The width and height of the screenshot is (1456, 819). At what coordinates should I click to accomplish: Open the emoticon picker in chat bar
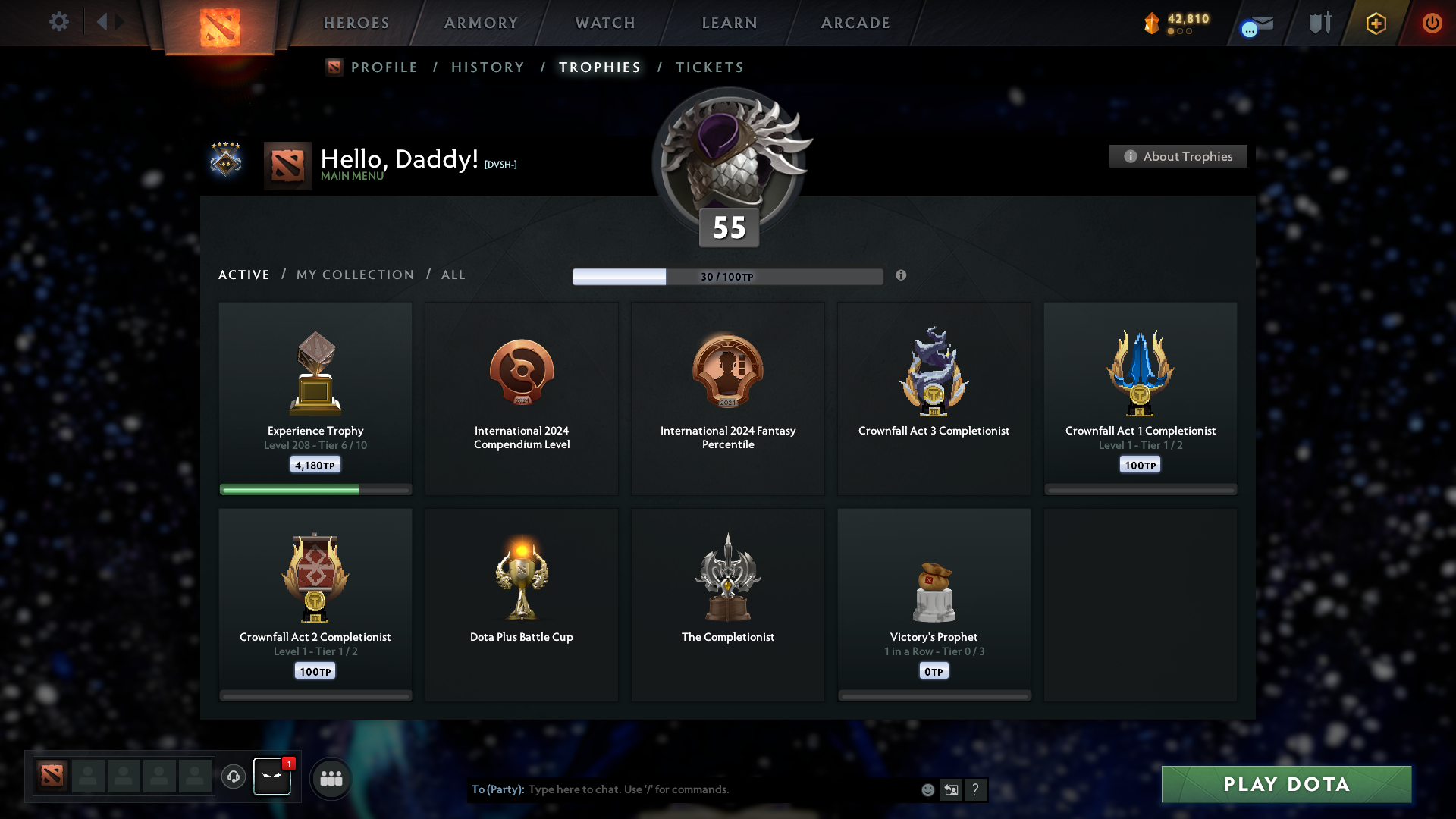pos(927,789)
